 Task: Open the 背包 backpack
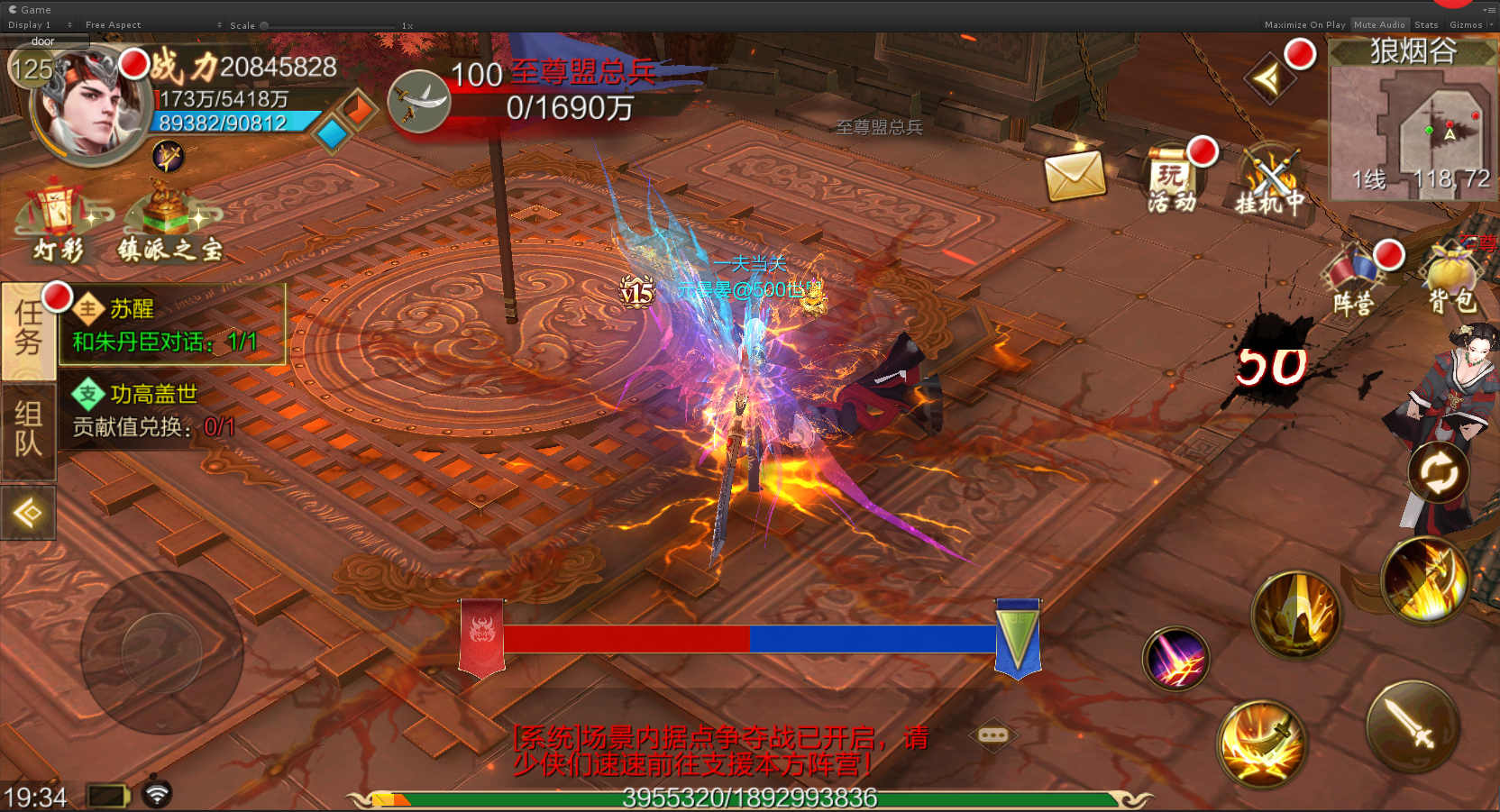1452,279
